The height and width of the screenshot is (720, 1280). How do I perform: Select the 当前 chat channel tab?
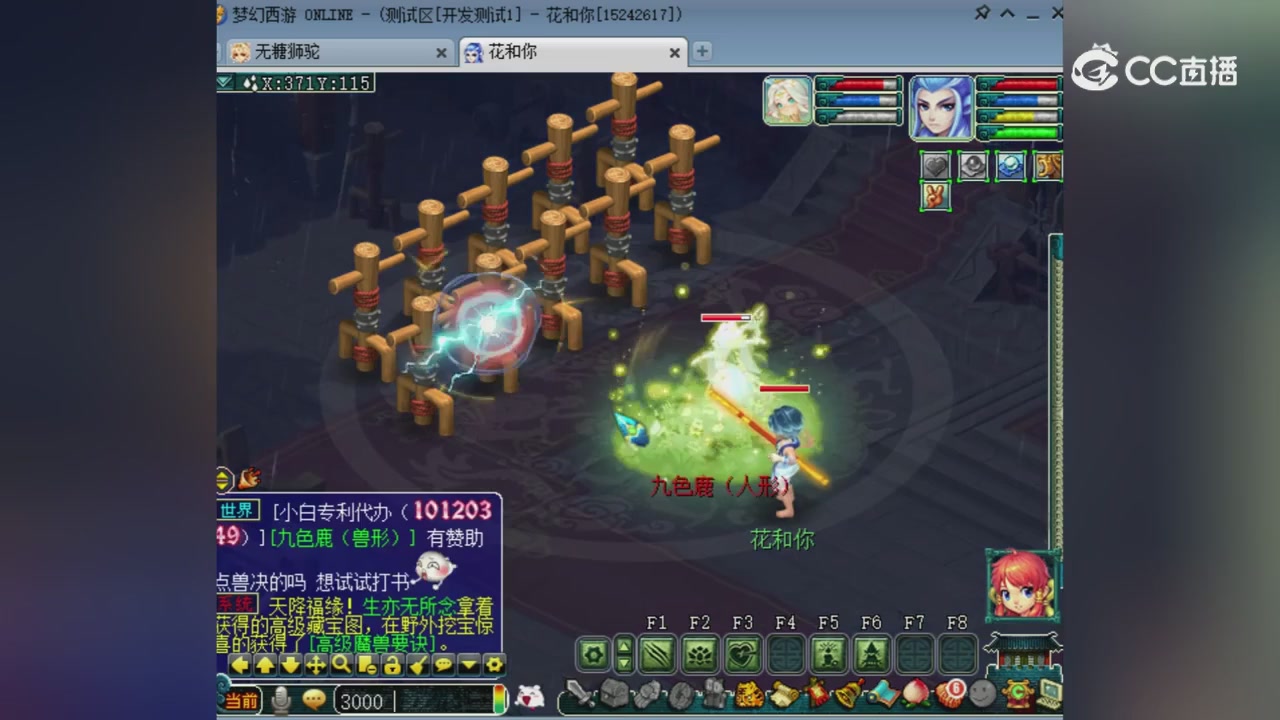tap(240, 701)
